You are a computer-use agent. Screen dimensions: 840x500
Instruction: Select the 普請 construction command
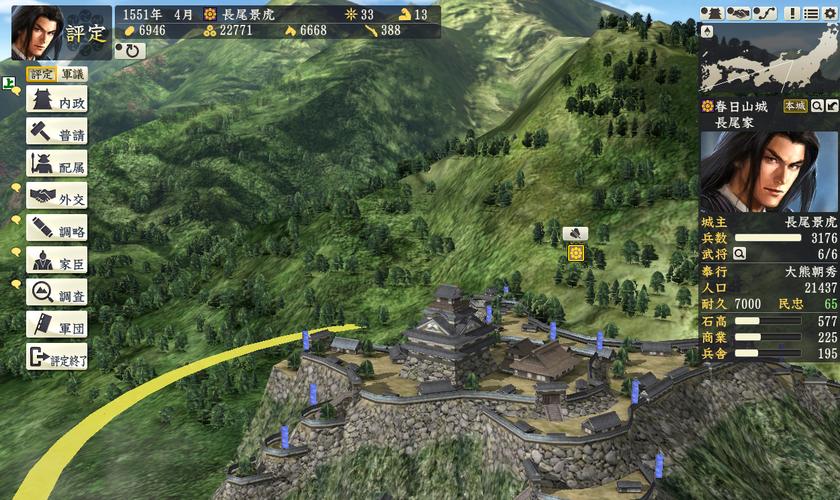[57, 133]
